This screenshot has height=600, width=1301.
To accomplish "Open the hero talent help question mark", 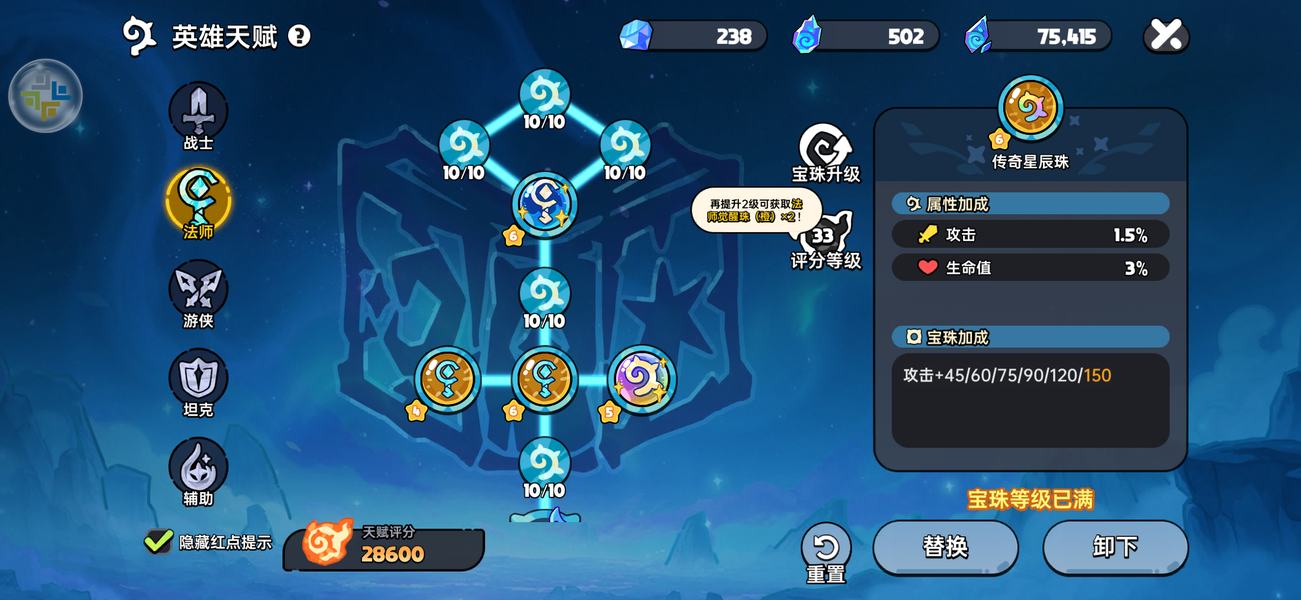I will point(299,36).
